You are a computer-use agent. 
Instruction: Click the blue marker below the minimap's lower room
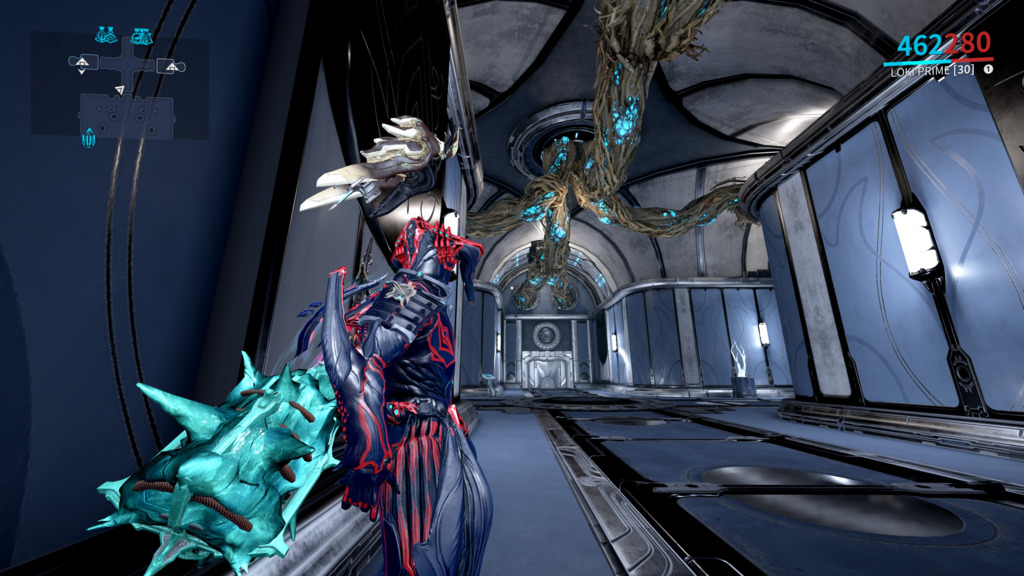pyautogui.click(x=88, y=138)
